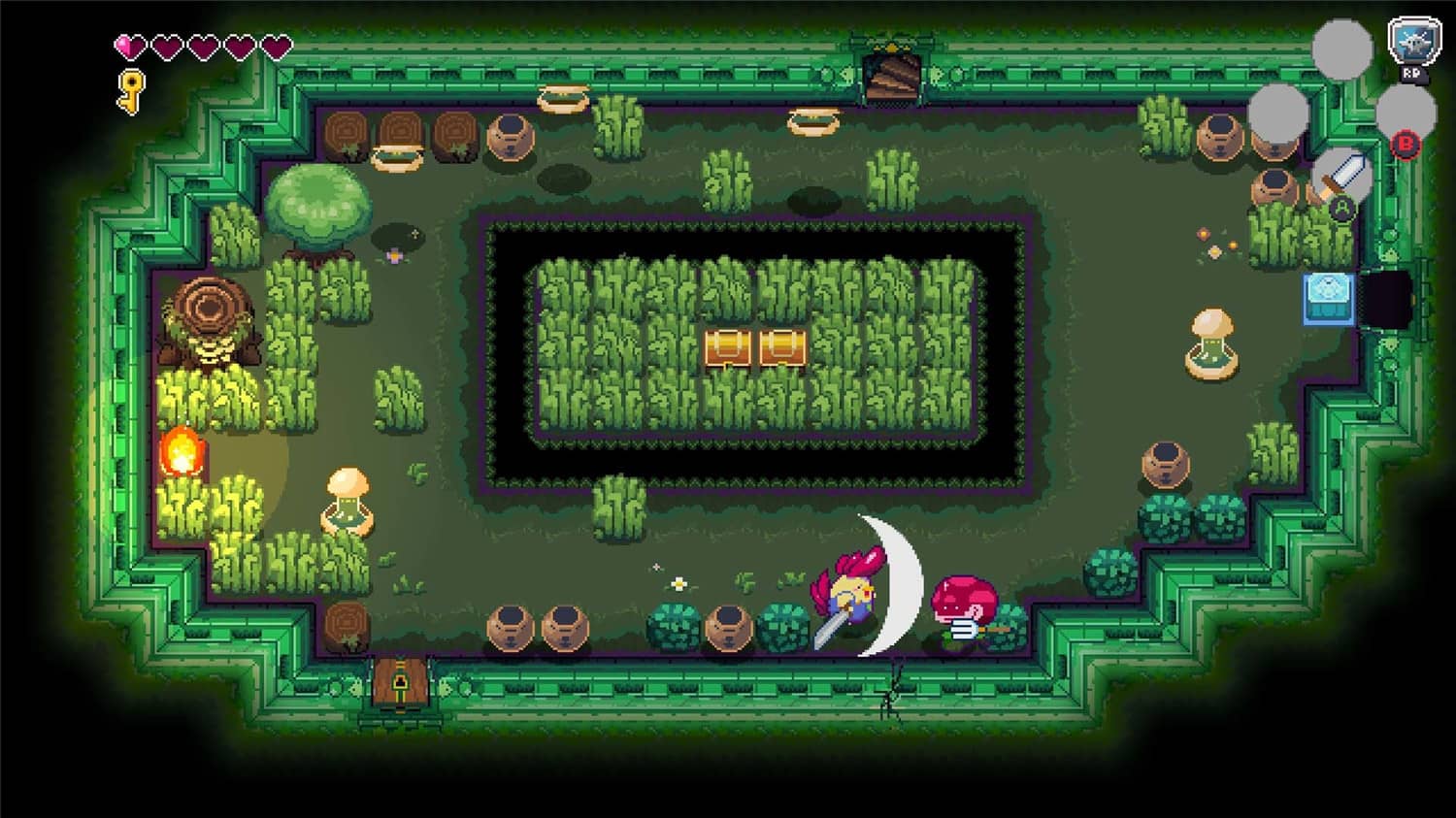Click the mushroom pedestal on the right side
Viewport: 1456px width, 818px height.
pos(1211,340)
